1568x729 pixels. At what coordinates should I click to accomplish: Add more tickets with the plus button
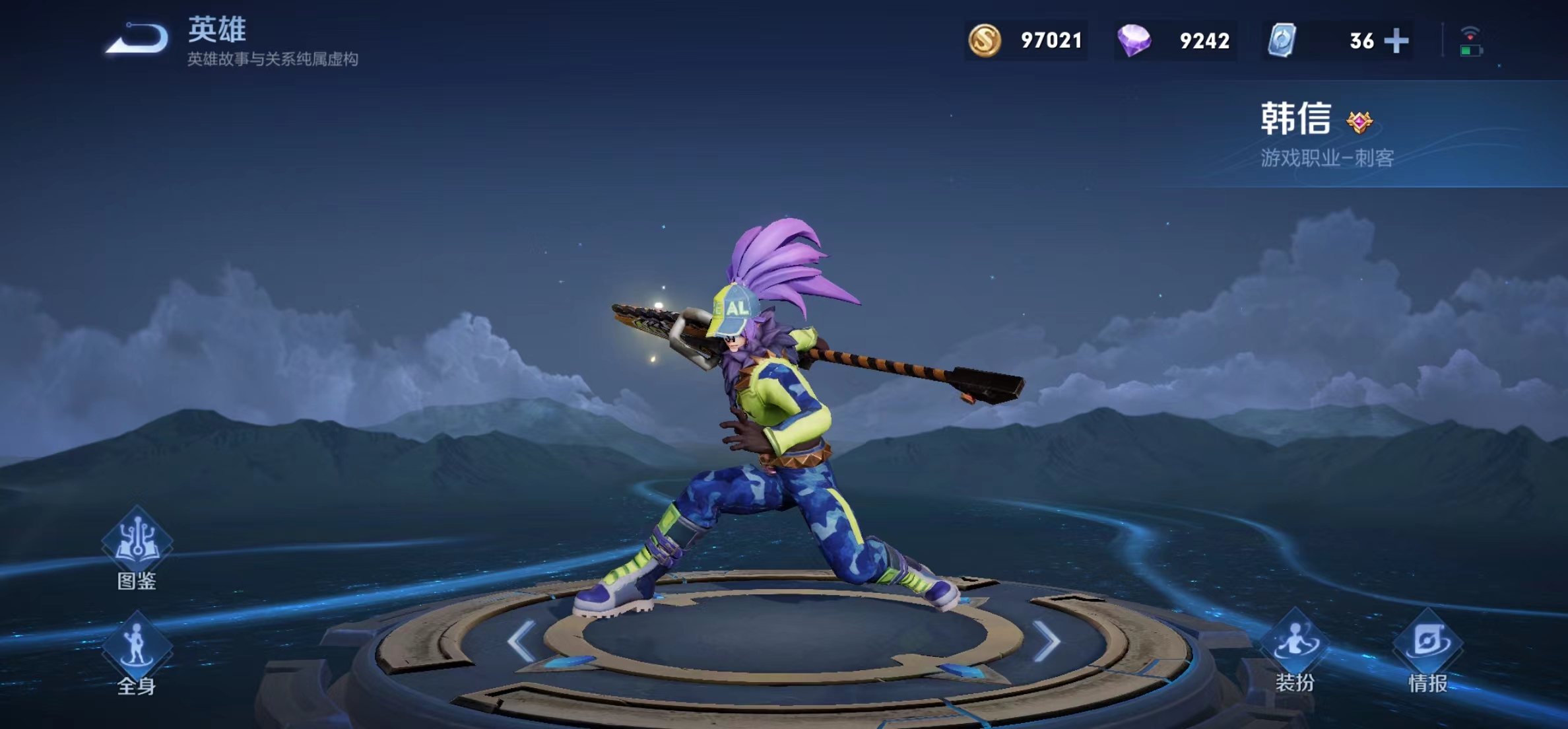click(1396, 41)
